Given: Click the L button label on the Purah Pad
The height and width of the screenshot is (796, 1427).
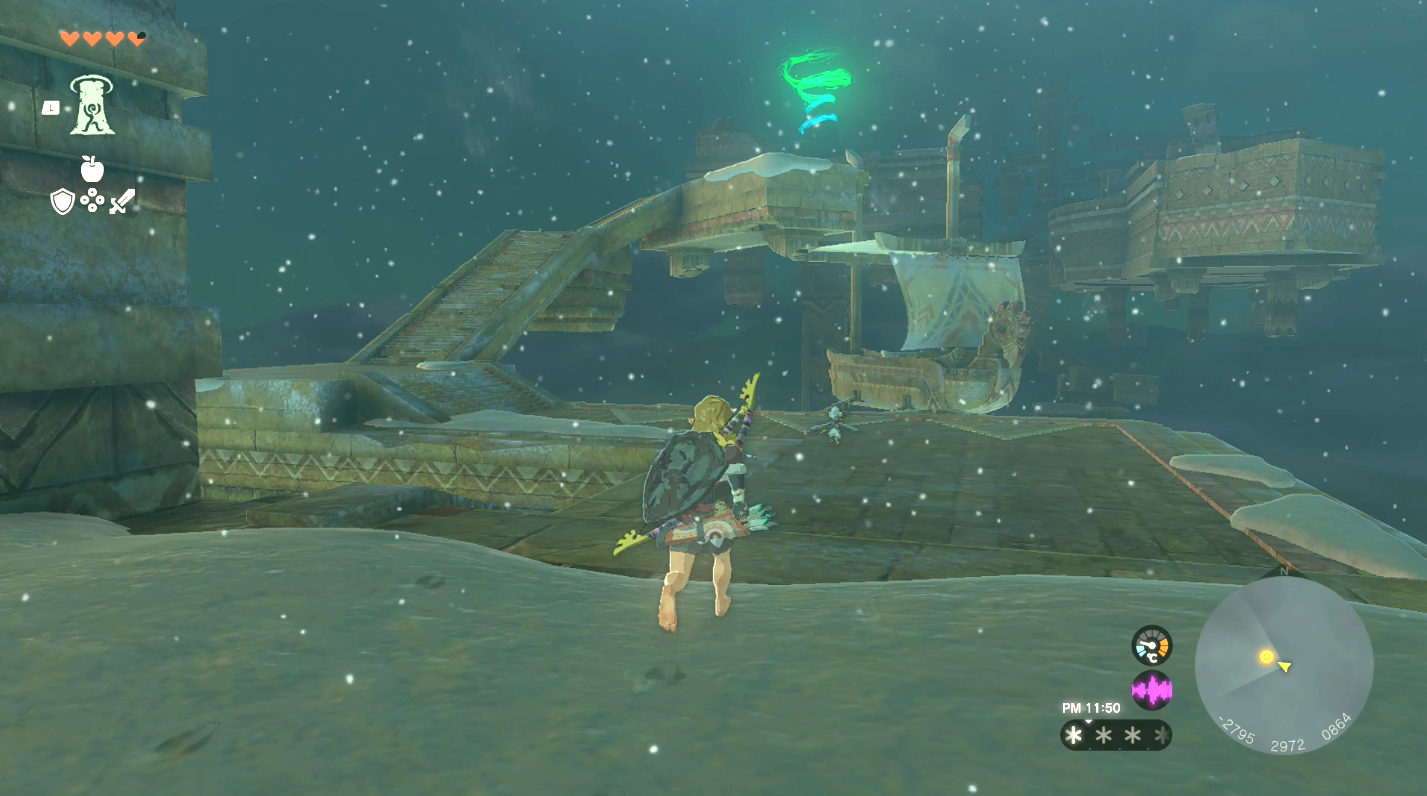Looking at the screenshot, I should pos(51,107).
